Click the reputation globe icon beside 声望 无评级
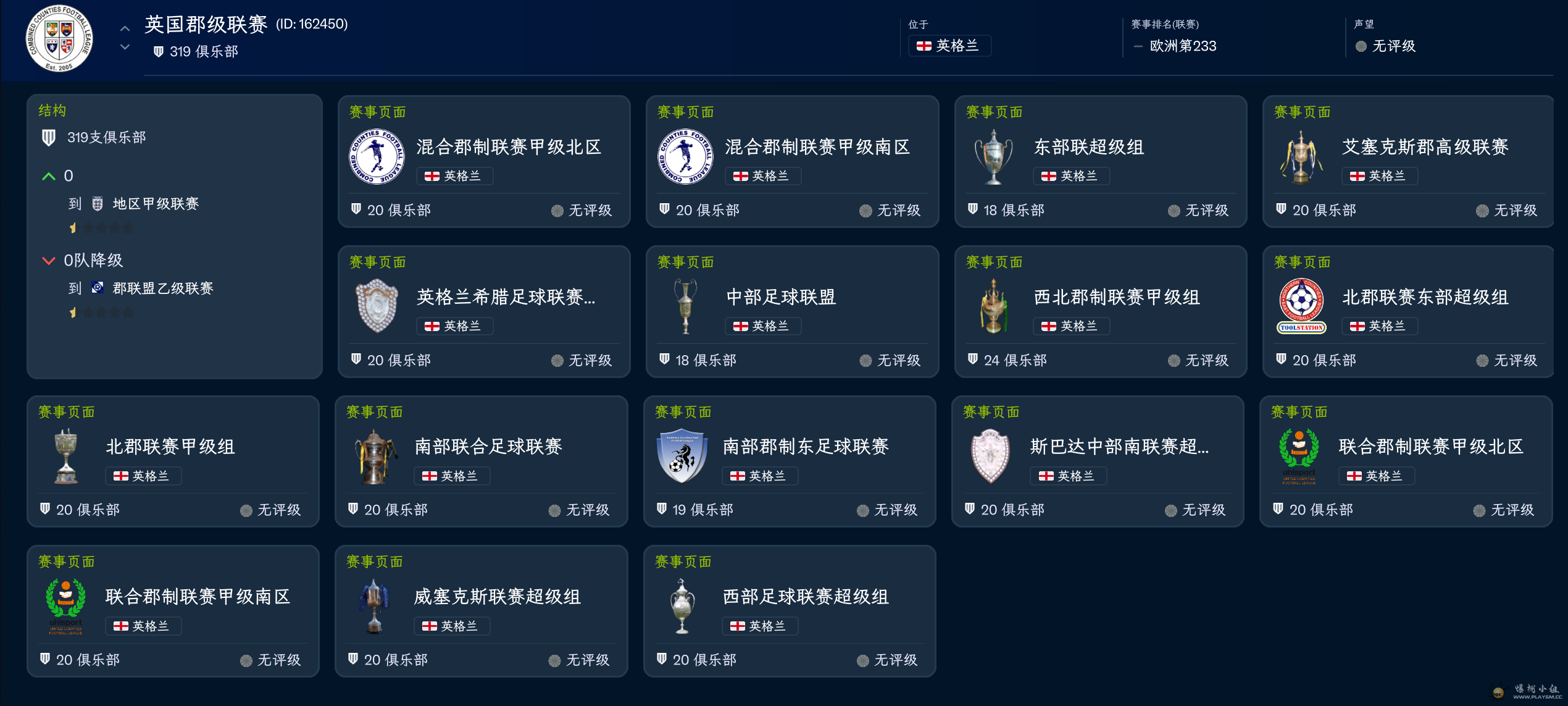Image resolution: width=1568 pixels, height=706 pixels. (1361, 46)
